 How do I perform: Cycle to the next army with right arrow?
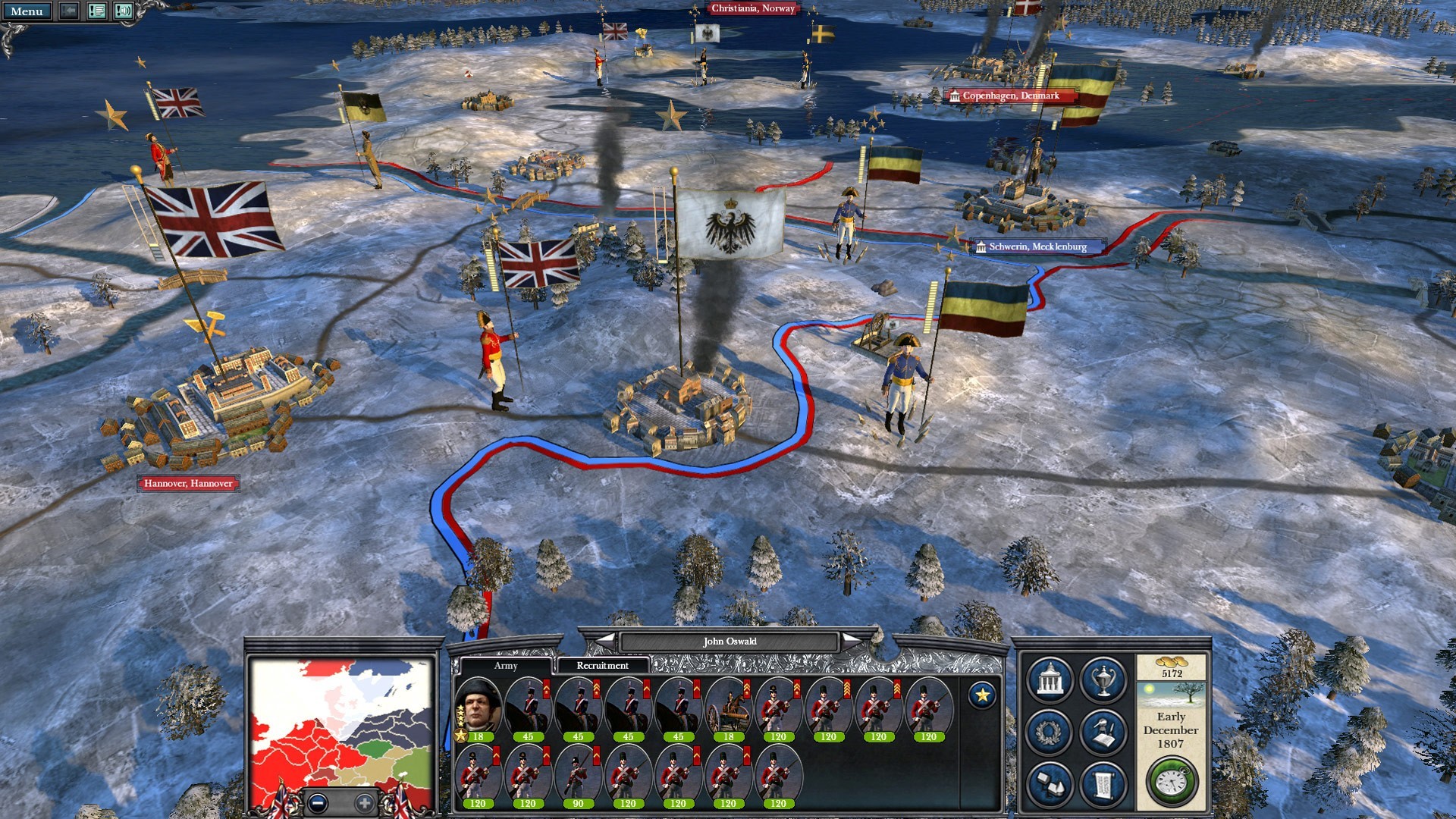tap(853, 642)
